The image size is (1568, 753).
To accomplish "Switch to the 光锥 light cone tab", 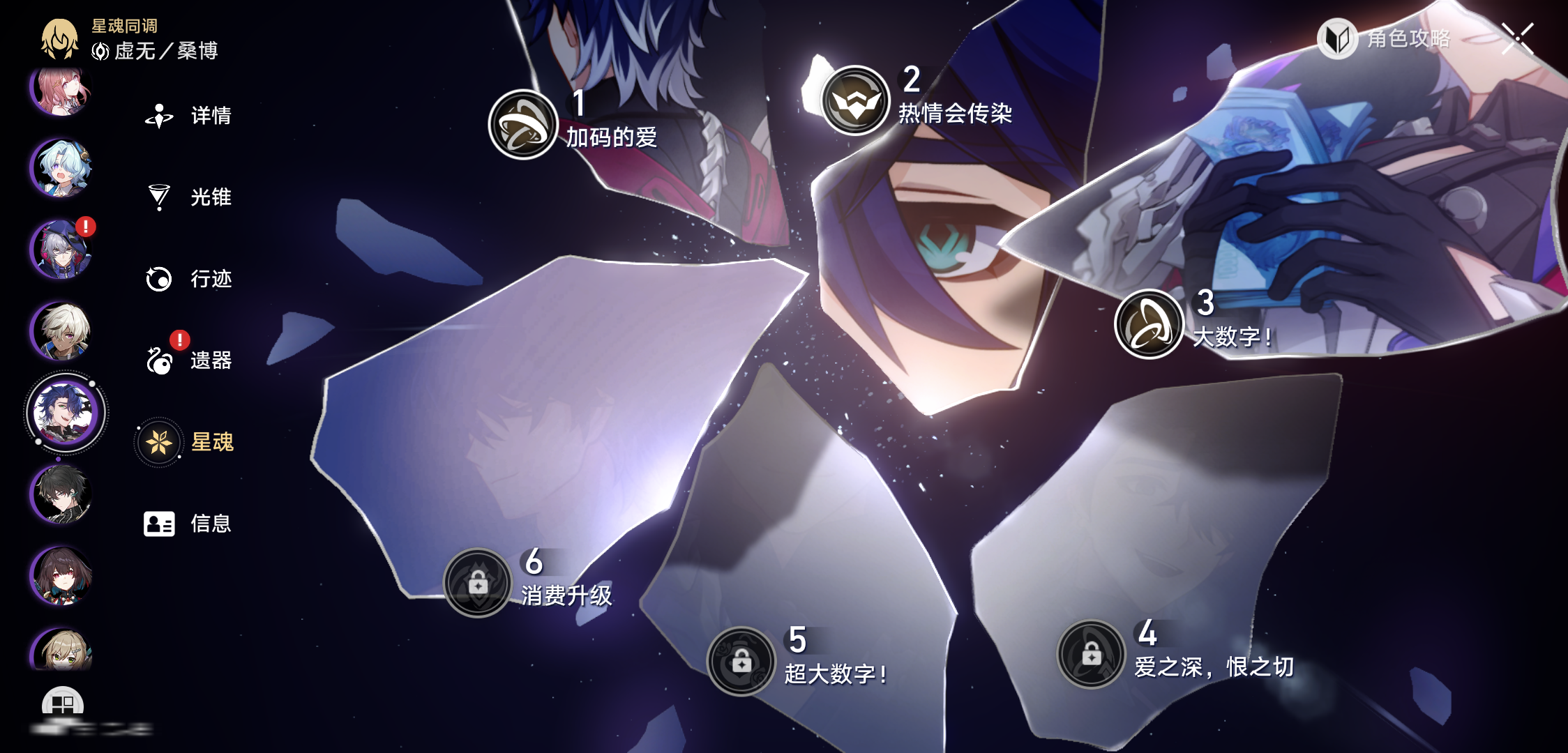I will coord(188,197).
